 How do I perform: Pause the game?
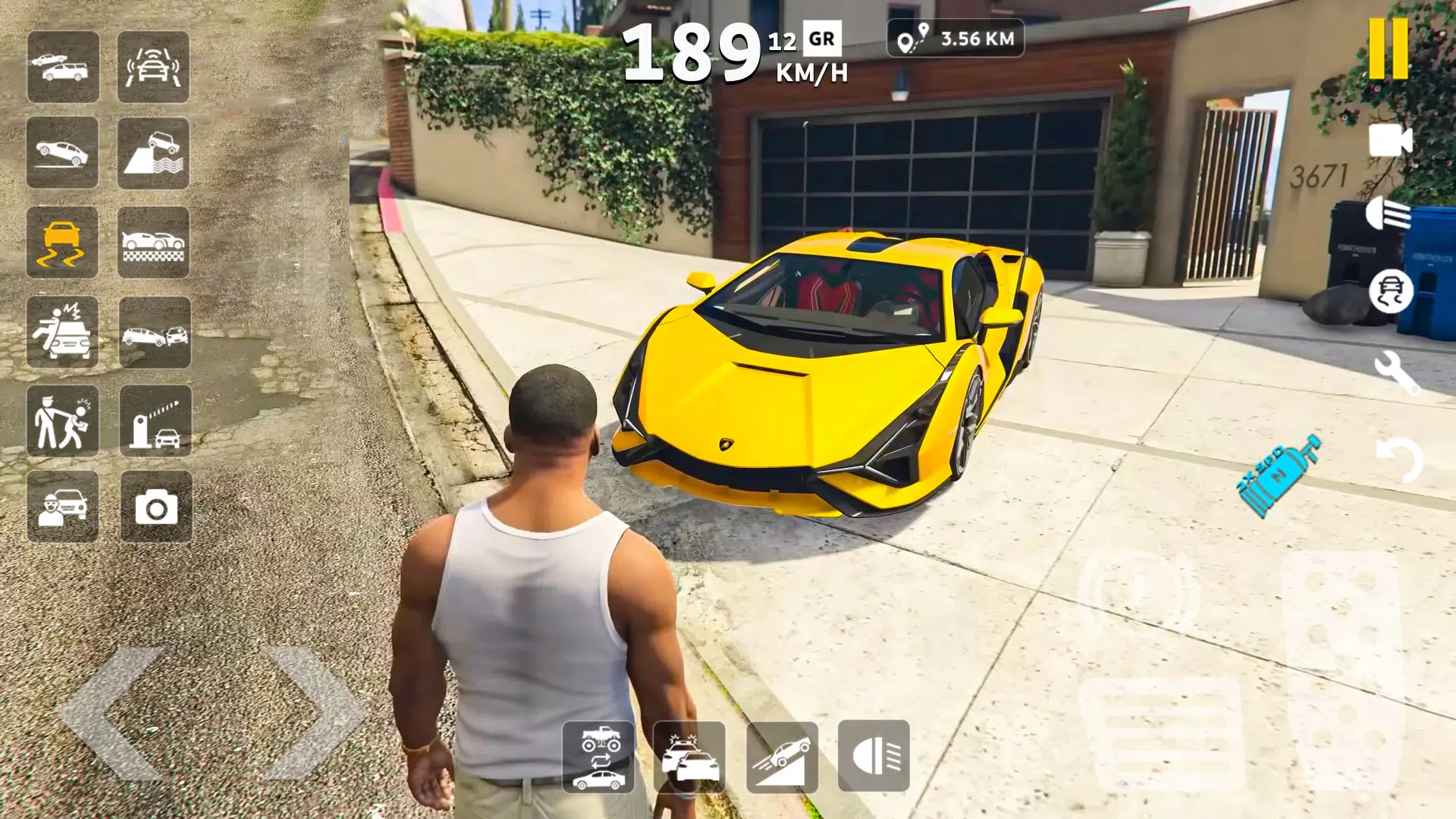(x=1389, y=48)
